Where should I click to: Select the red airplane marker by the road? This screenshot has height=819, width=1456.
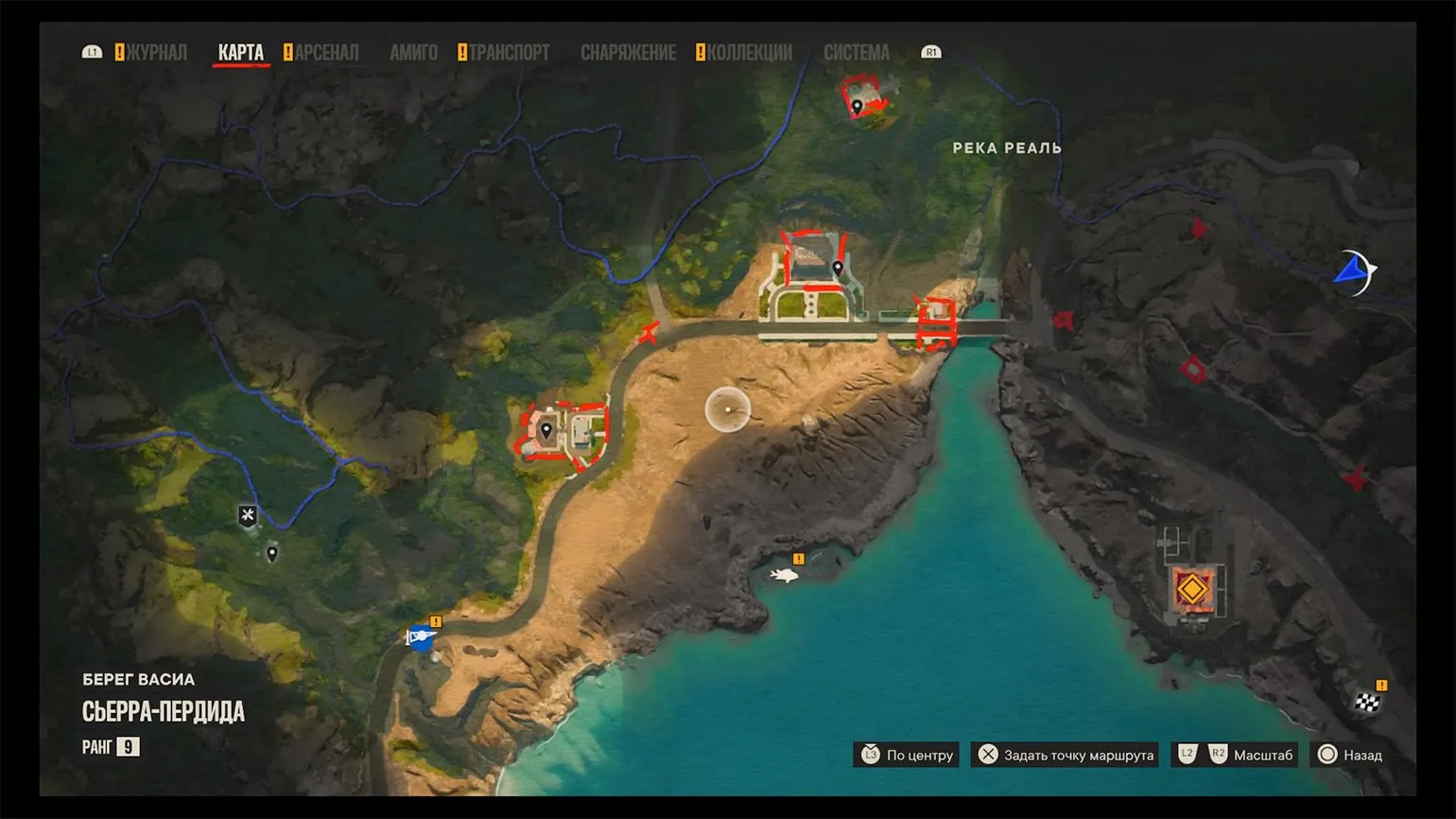649,333
